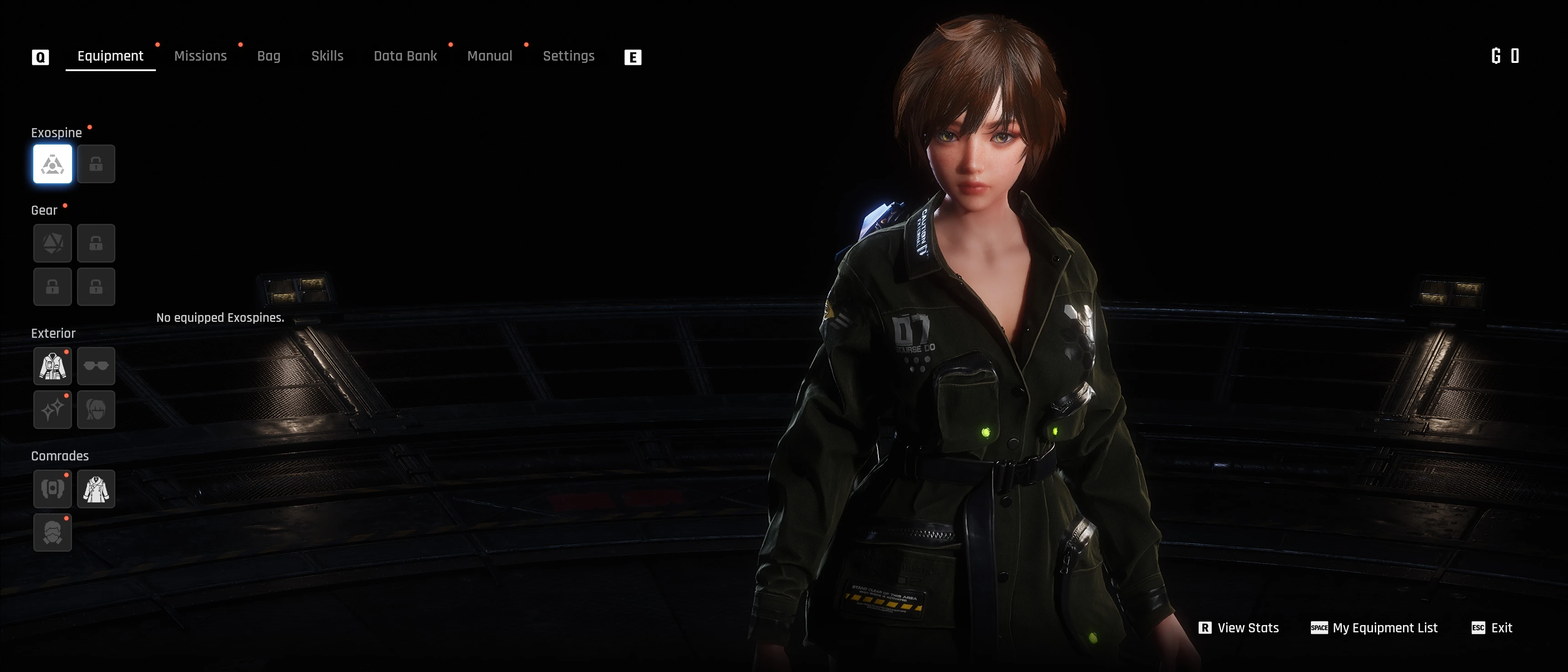Open the Bag tab

[x=268, y=56]
